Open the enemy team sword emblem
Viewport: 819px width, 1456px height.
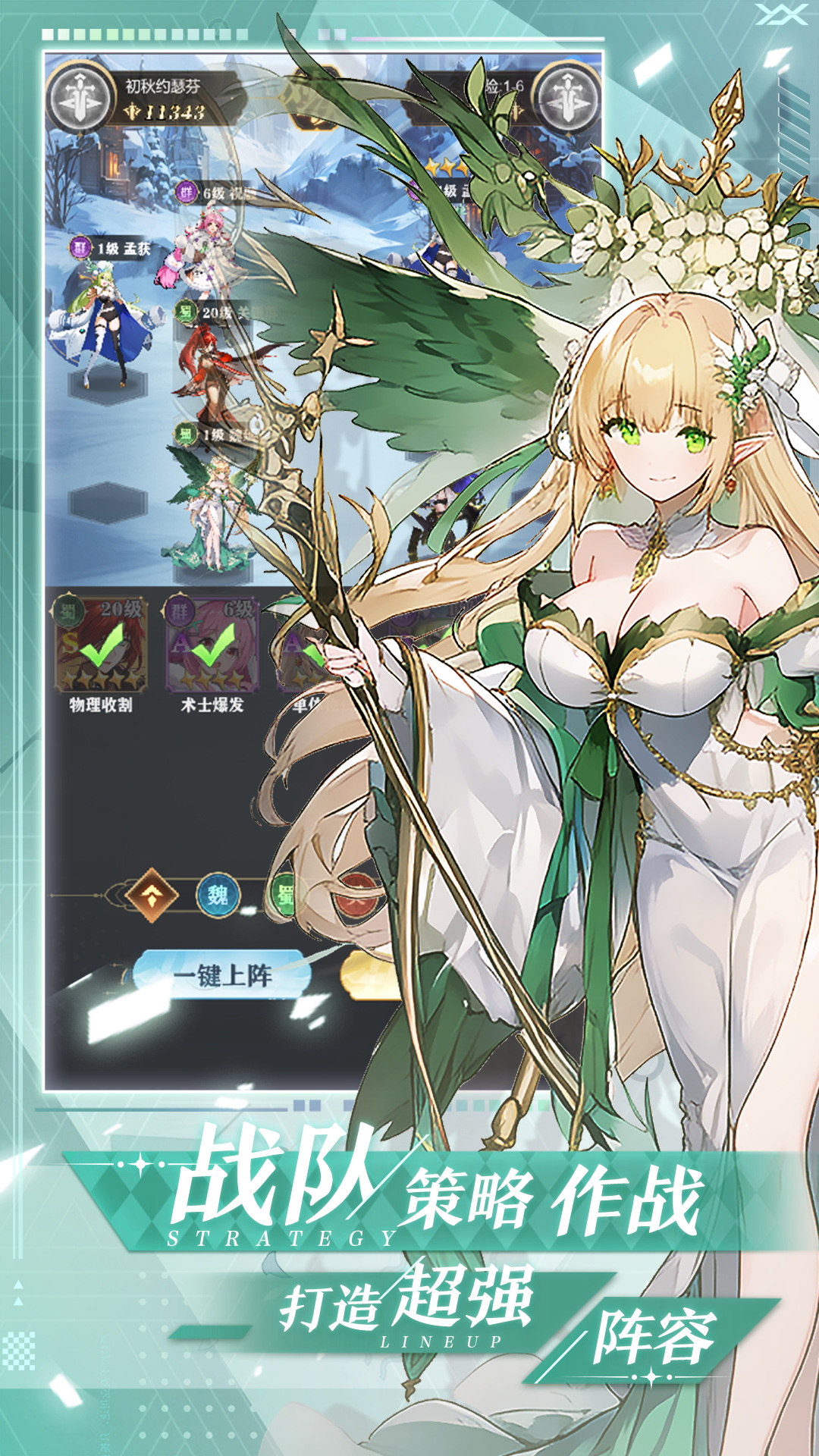566,99
